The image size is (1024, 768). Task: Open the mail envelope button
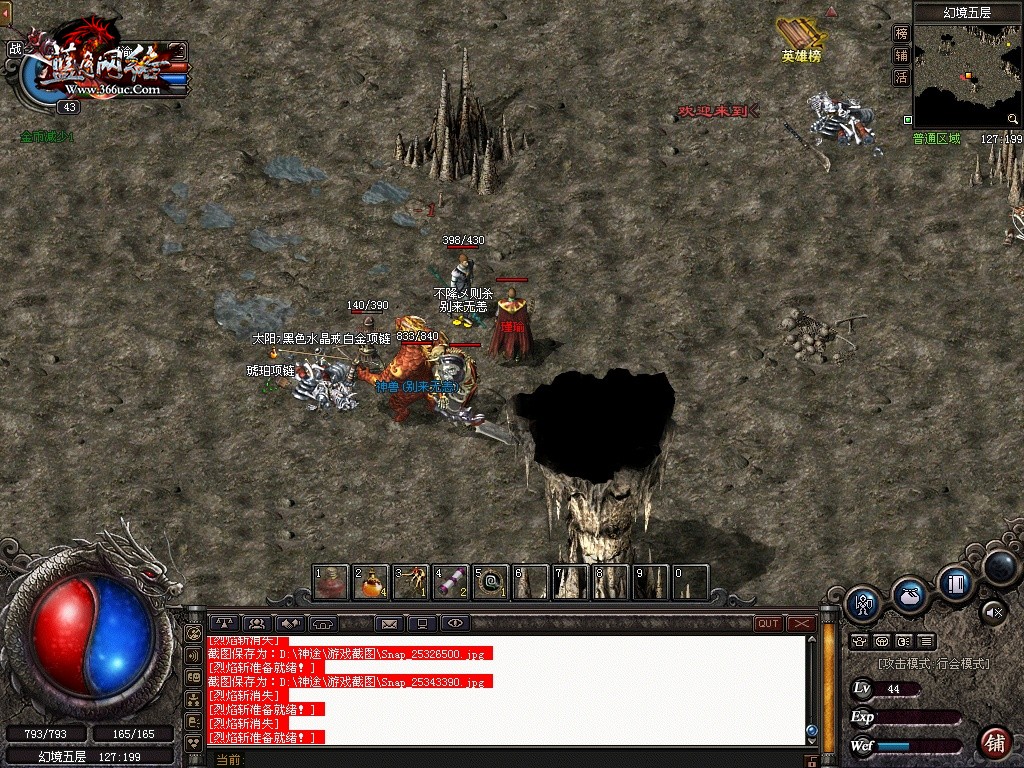pos(389,624)
